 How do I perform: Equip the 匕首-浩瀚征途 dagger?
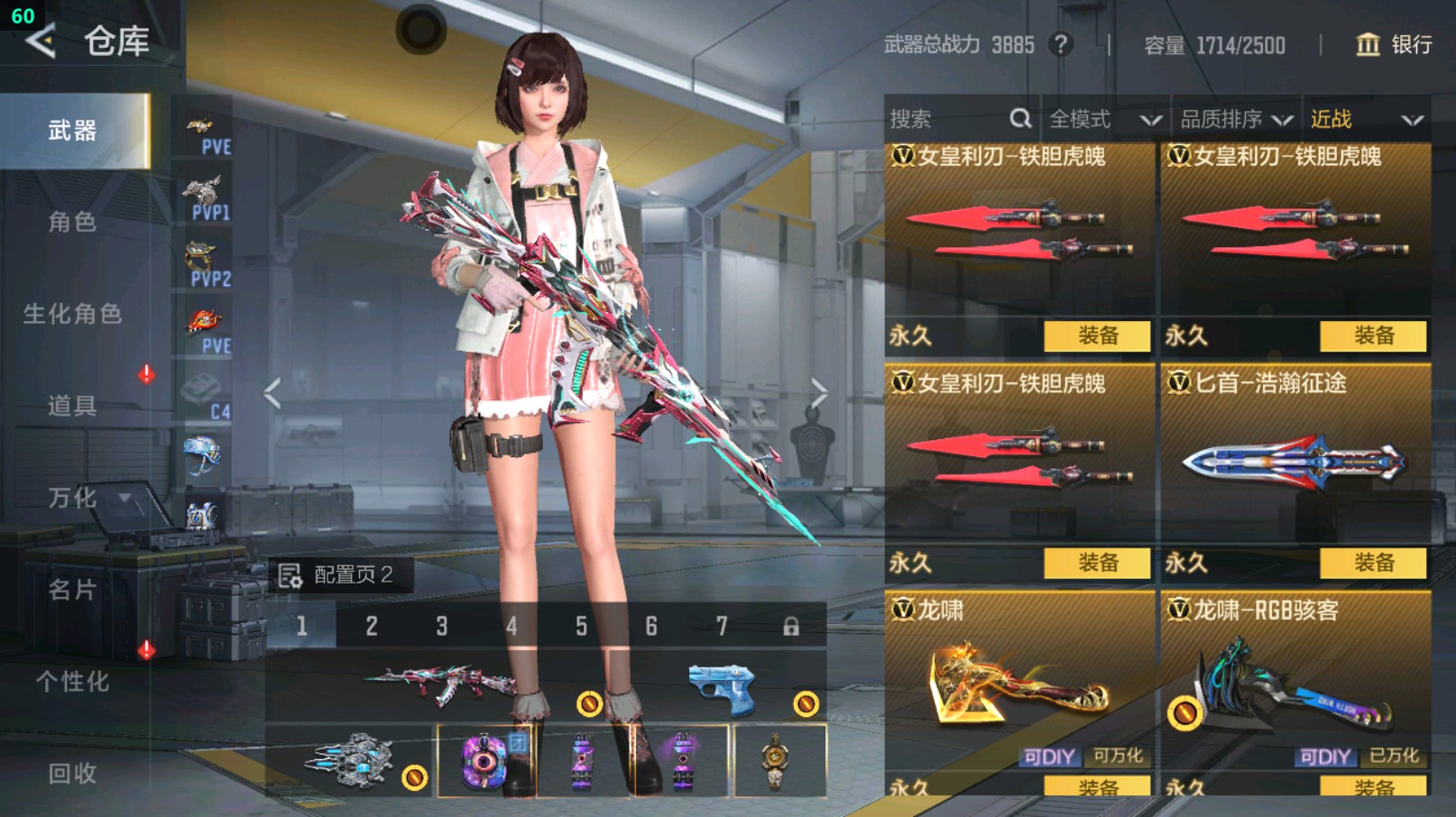1376,563
